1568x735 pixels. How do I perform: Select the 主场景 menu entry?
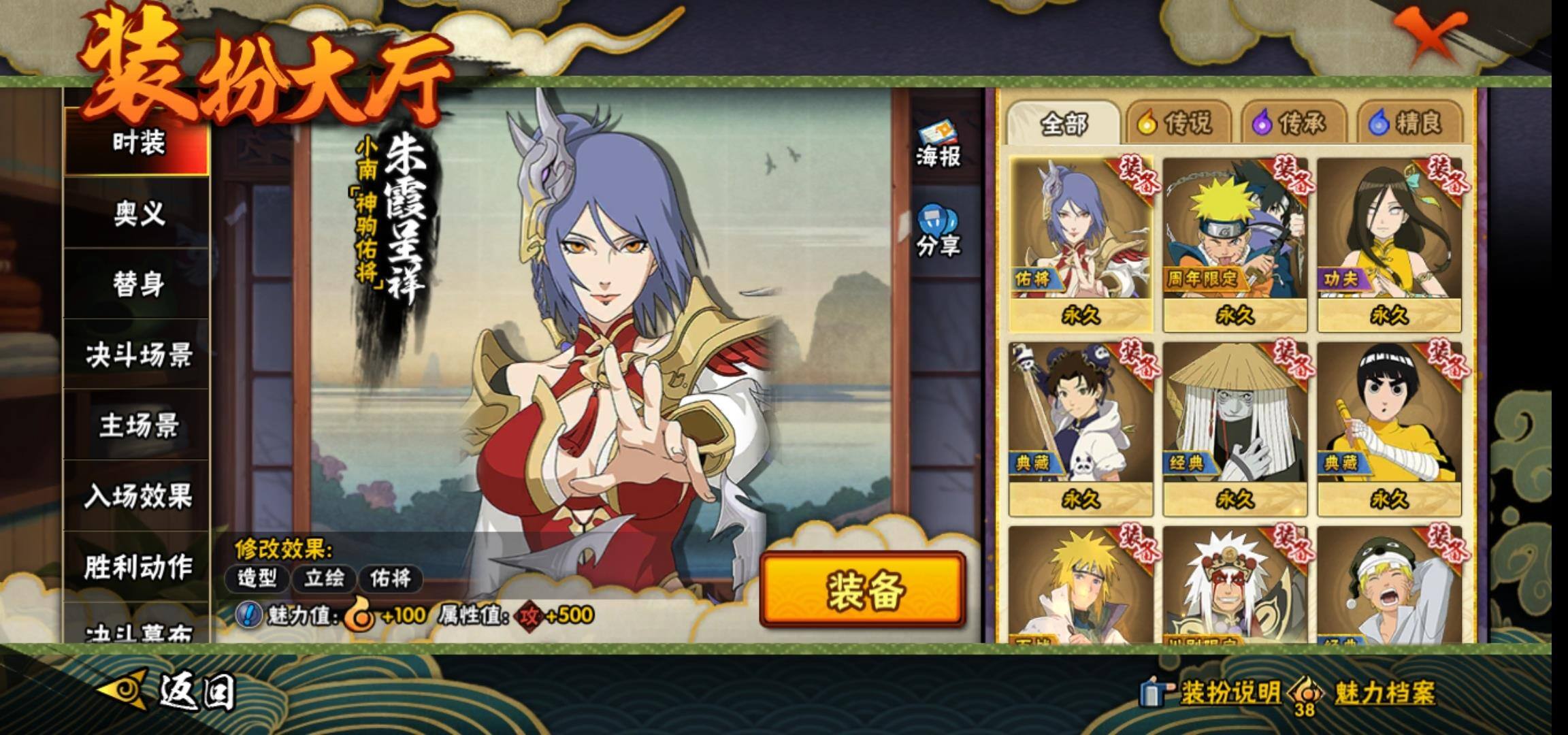pyautogui.click(x=138, y=426)
